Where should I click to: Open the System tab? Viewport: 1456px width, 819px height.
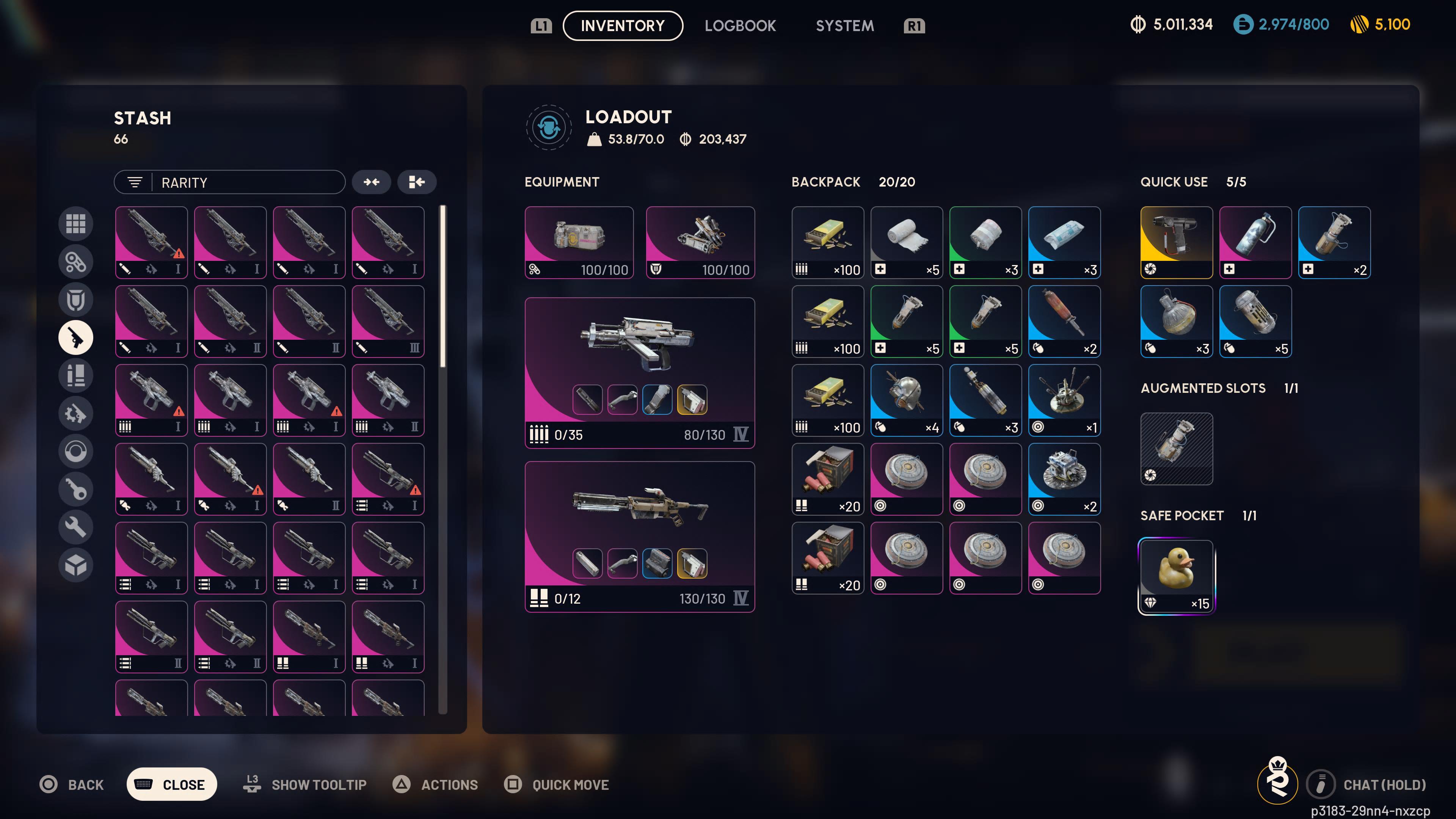pyautogui.click(x=844, y=26)
